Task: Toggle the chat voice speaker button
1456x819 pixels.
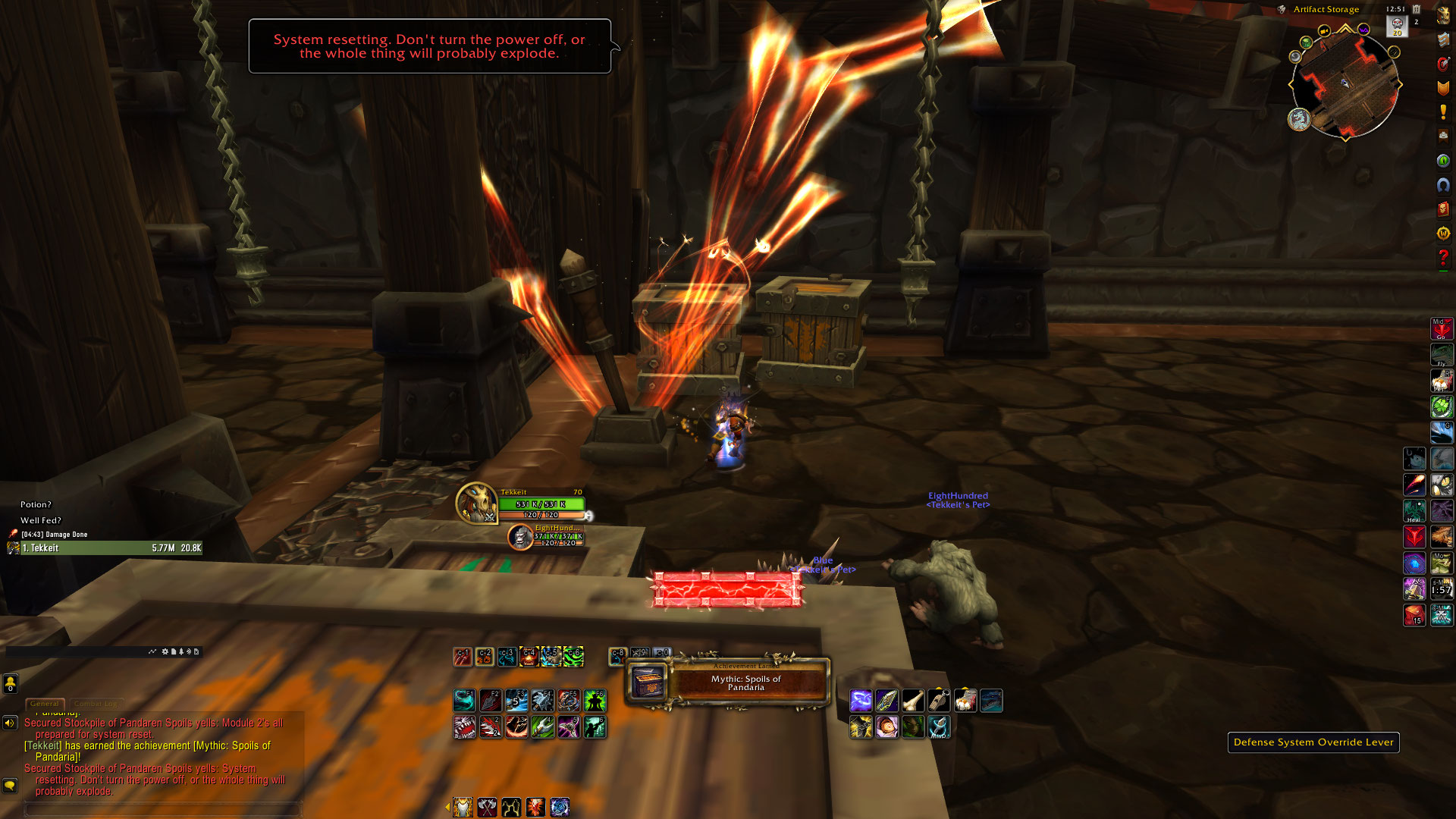Action: click(10, 723)
